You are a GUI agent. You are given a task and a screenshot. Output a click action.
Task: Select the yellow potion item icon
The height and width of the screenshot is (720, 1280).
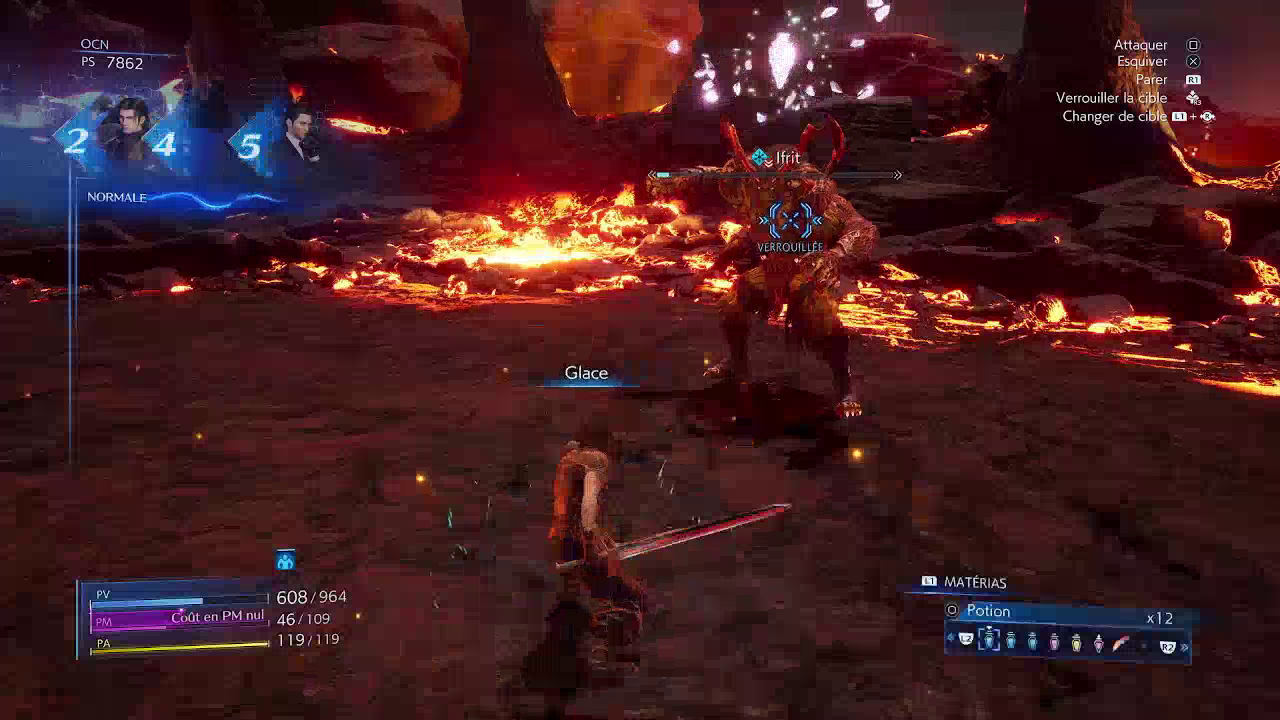coord(1076,642)
